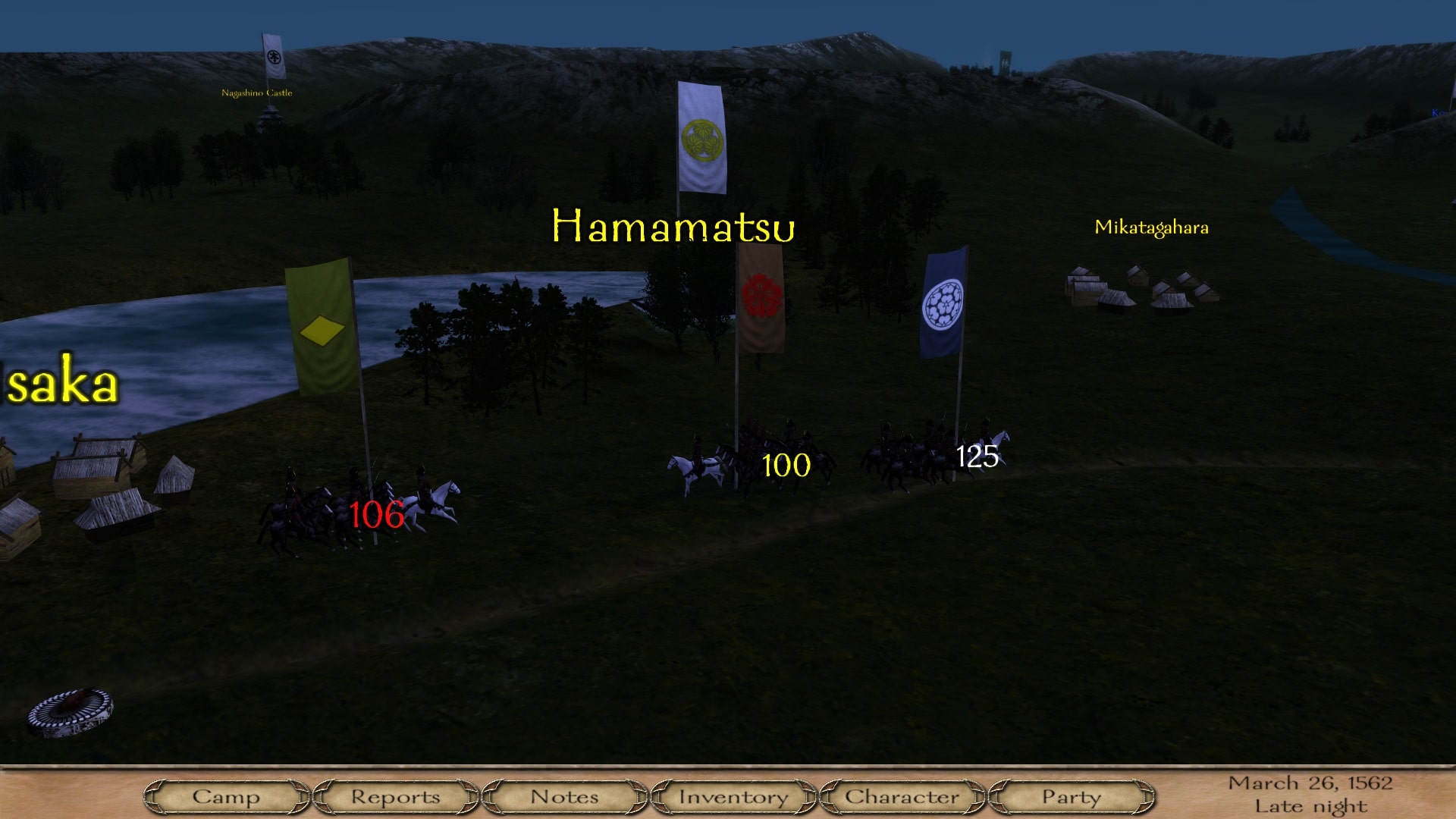The width and height of the screenshot is (1456, 819).
Task: View the Character sheet
Action: pos(902,797)
